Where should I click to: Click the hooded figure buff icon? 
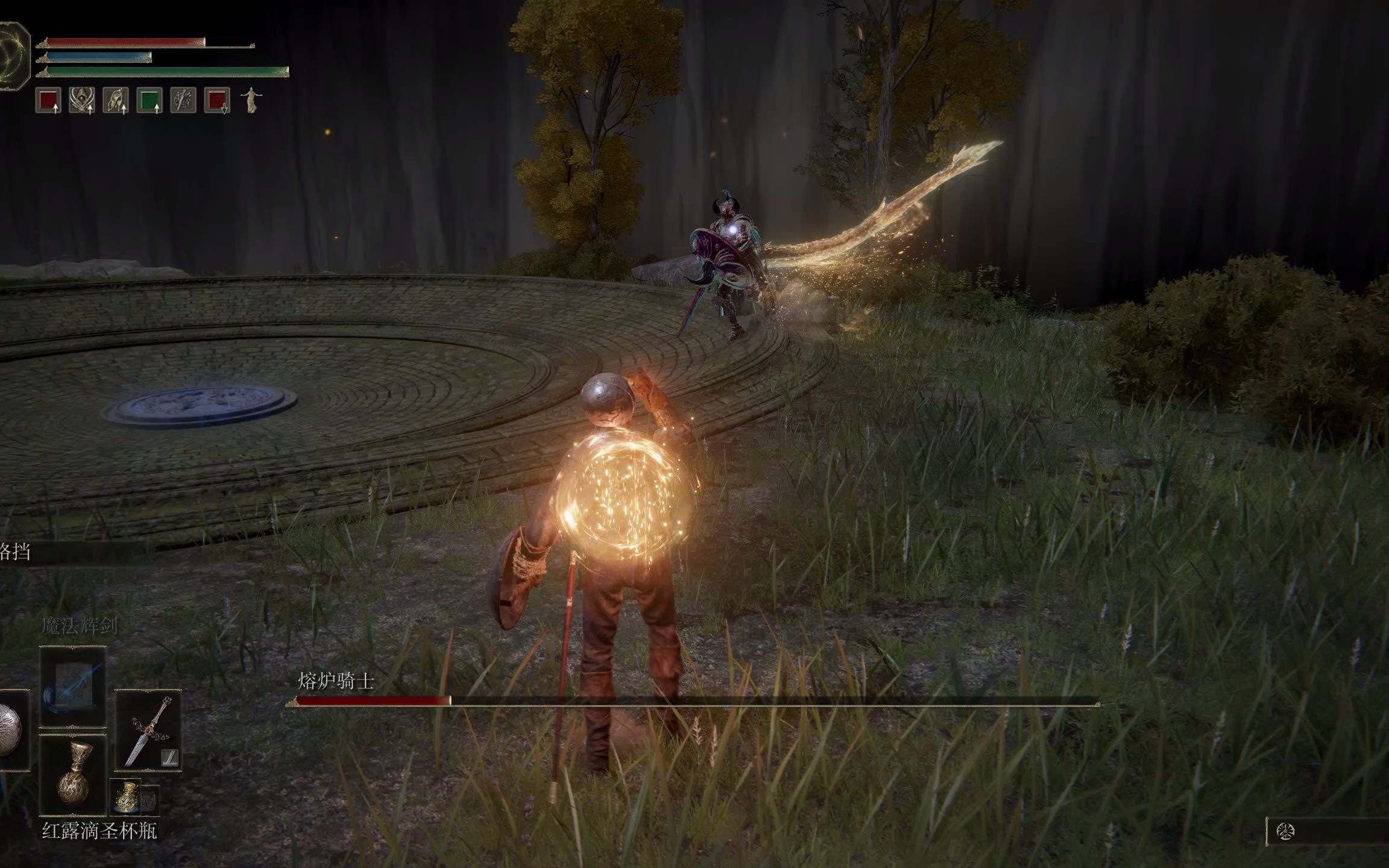(82, 101)
